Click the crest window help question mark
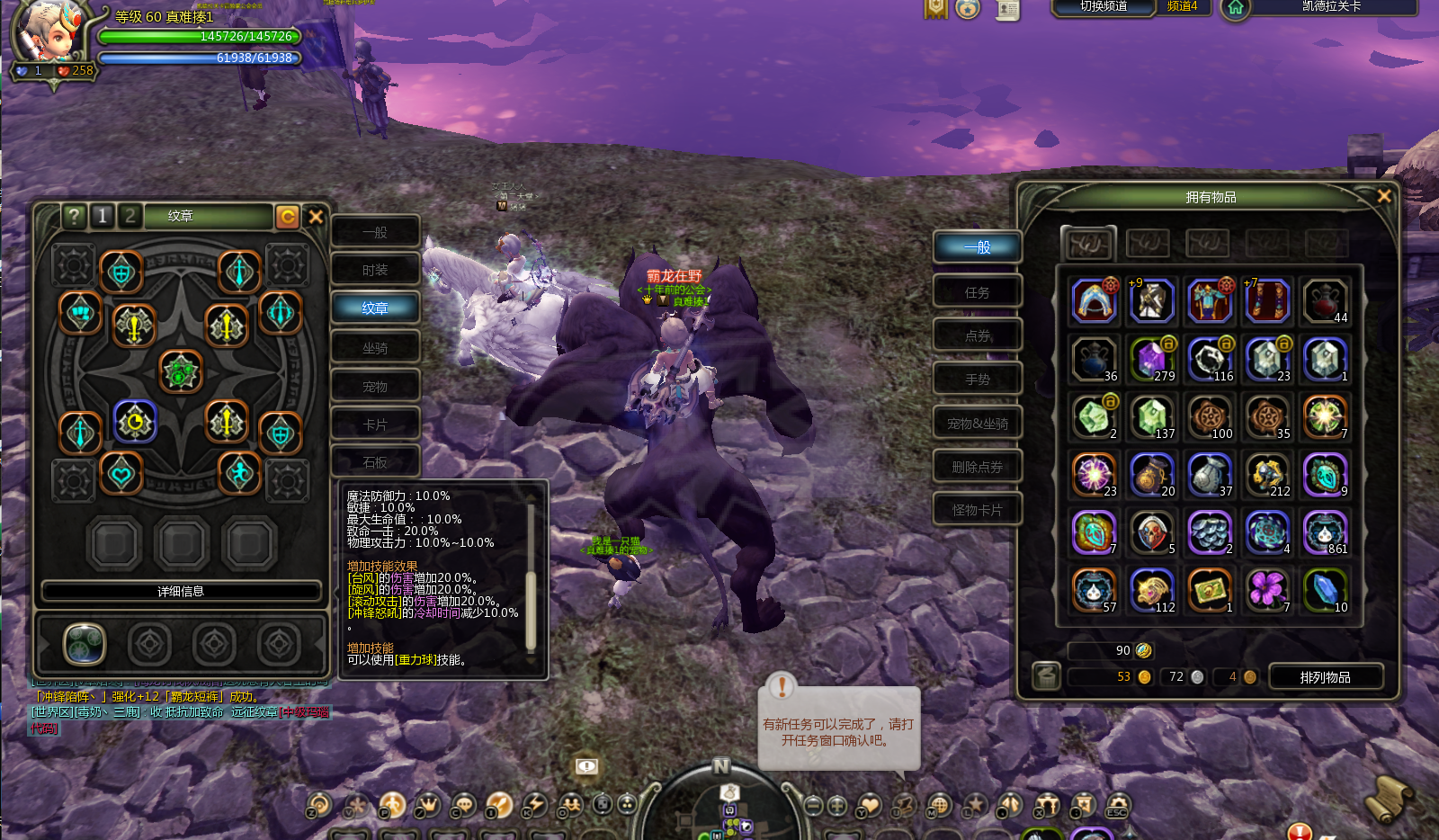The image size is (1439, 840). [x=74, y=216]
